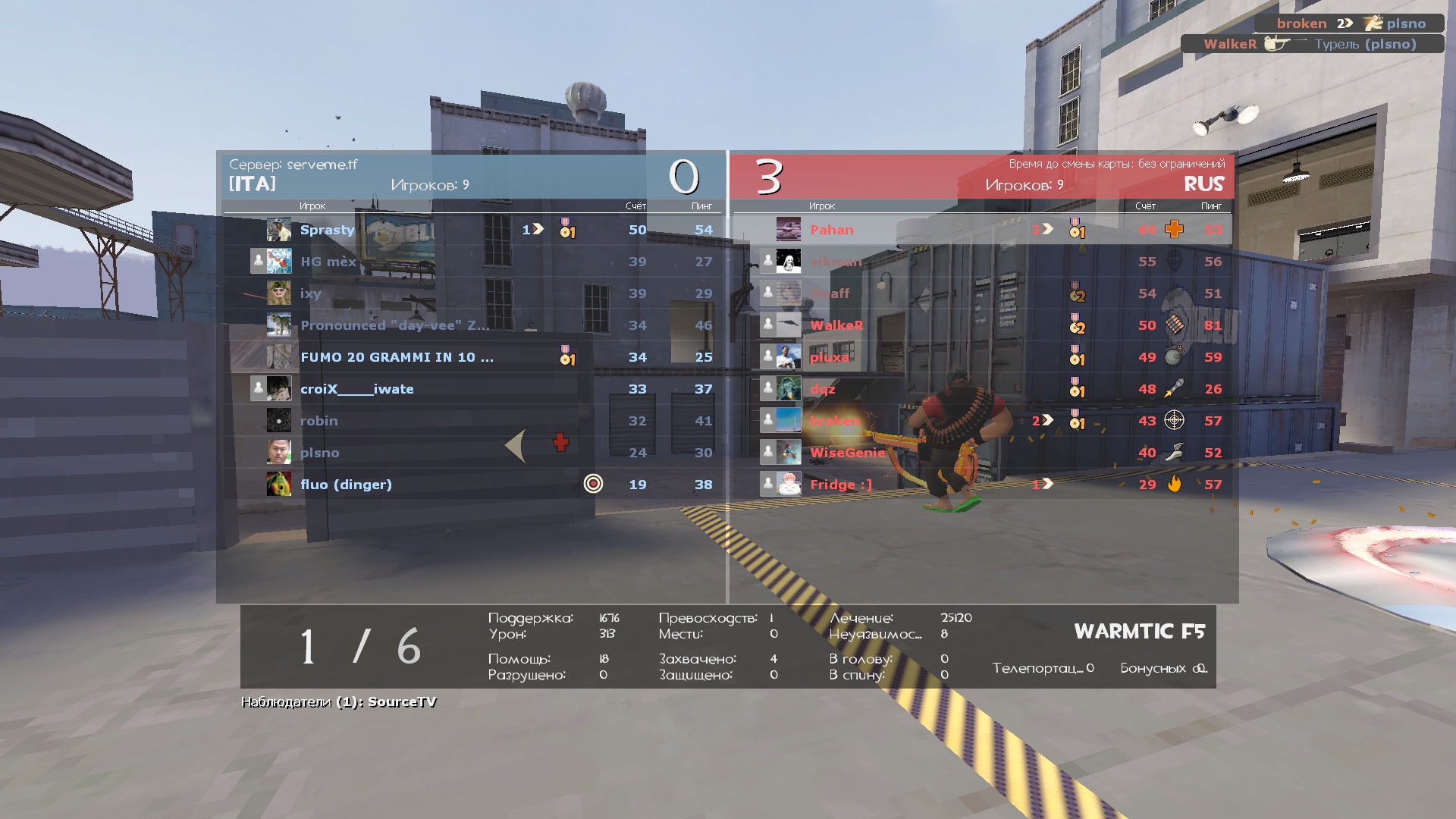Select the Fridge :] player row
The width and height of the screenshot is (1456, 819).
click(841, 485)
